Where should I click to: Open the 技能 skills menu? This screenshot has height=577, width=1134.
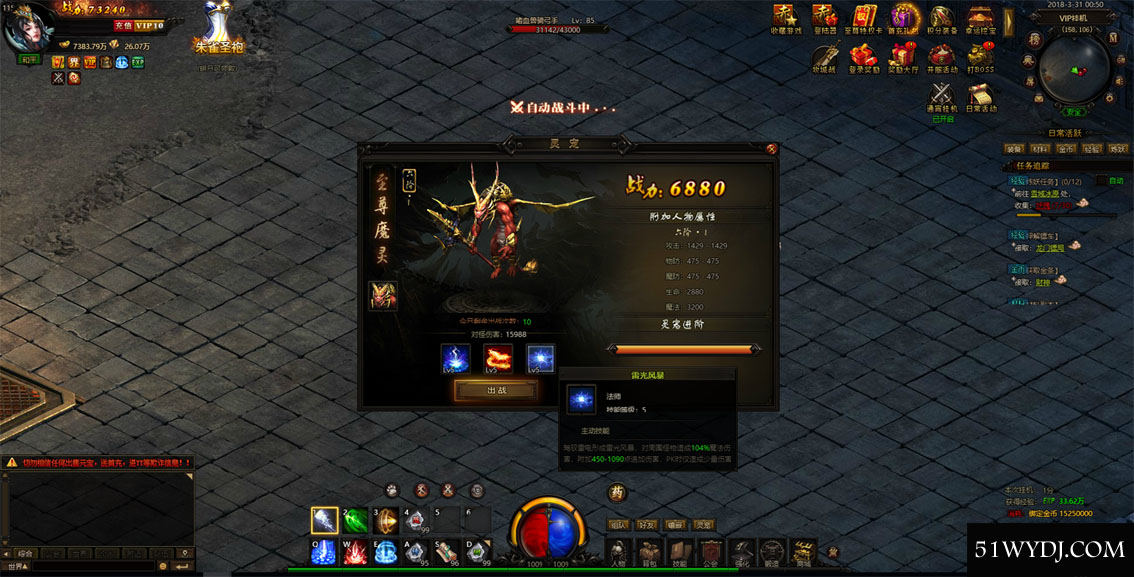680,551
